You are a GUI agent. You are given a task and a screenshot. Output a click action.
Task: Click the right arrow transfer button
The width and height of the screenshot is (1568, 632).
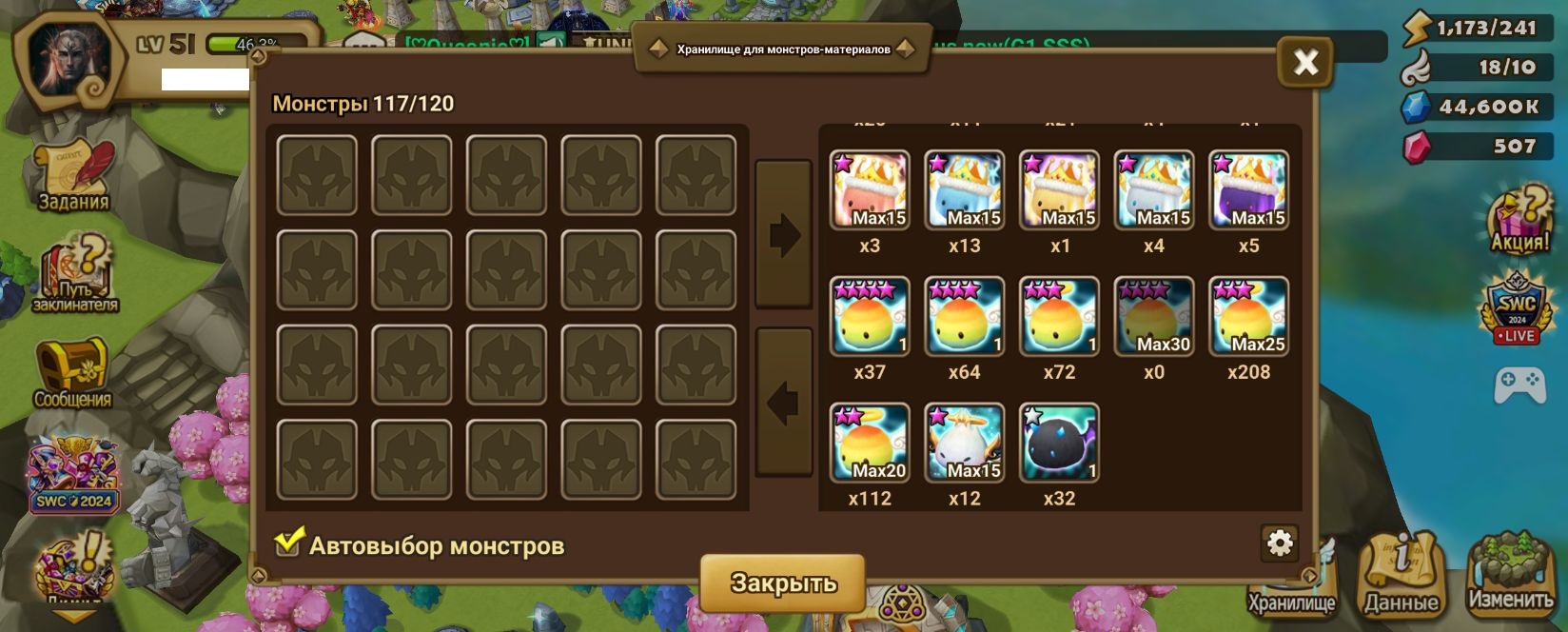(784, 234)
